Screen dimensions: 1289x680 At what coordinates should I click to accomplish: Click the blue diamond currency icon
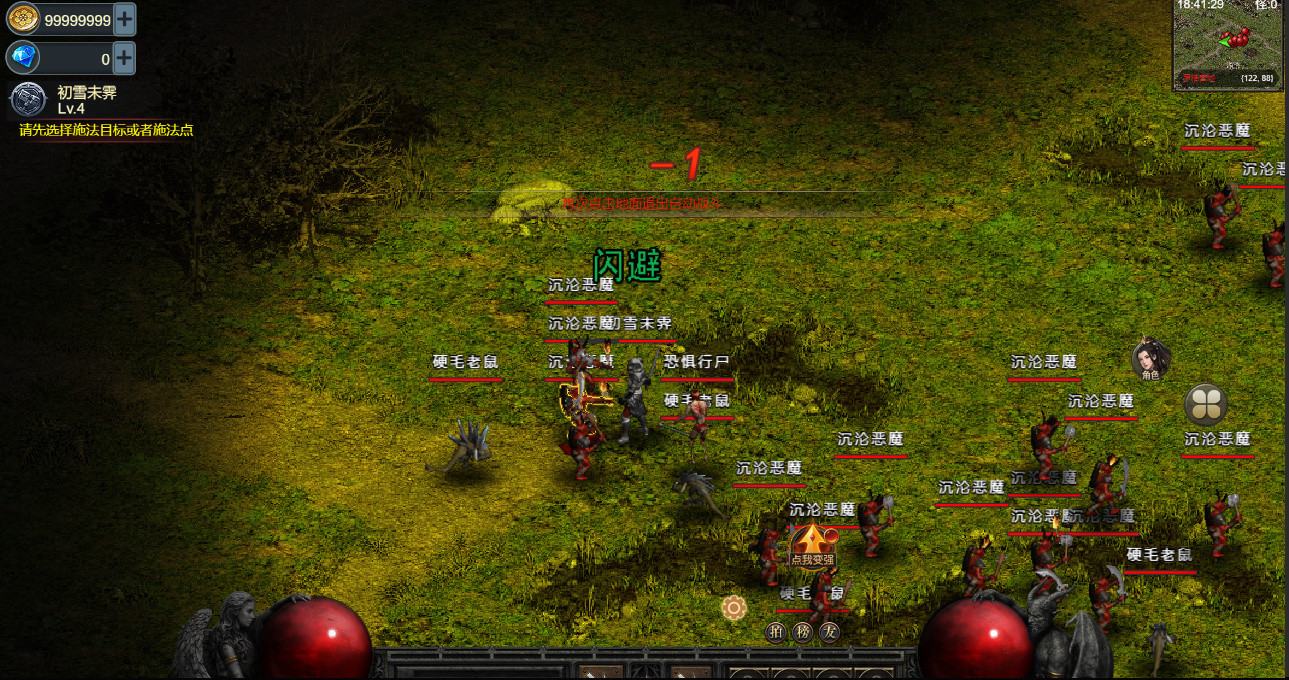(23, 57)
